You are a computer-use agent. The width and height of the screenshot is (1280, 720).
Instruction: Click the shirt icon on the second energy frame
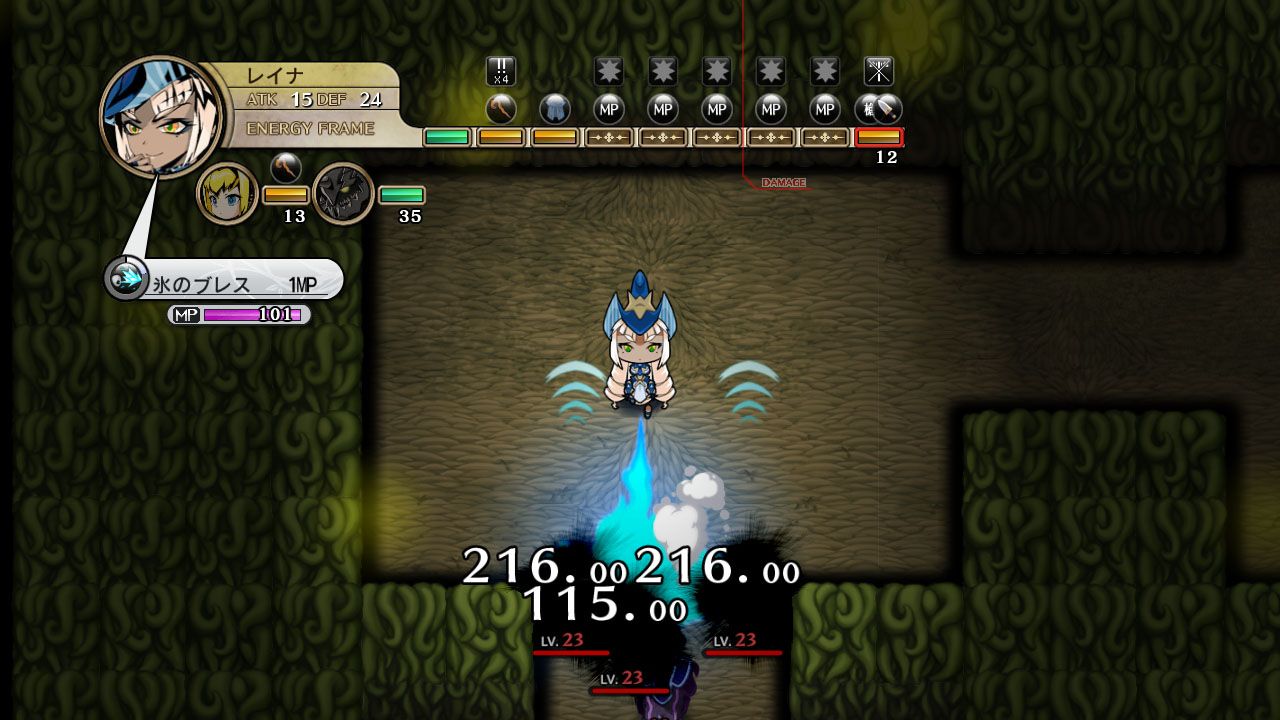[x=553, y=110]
